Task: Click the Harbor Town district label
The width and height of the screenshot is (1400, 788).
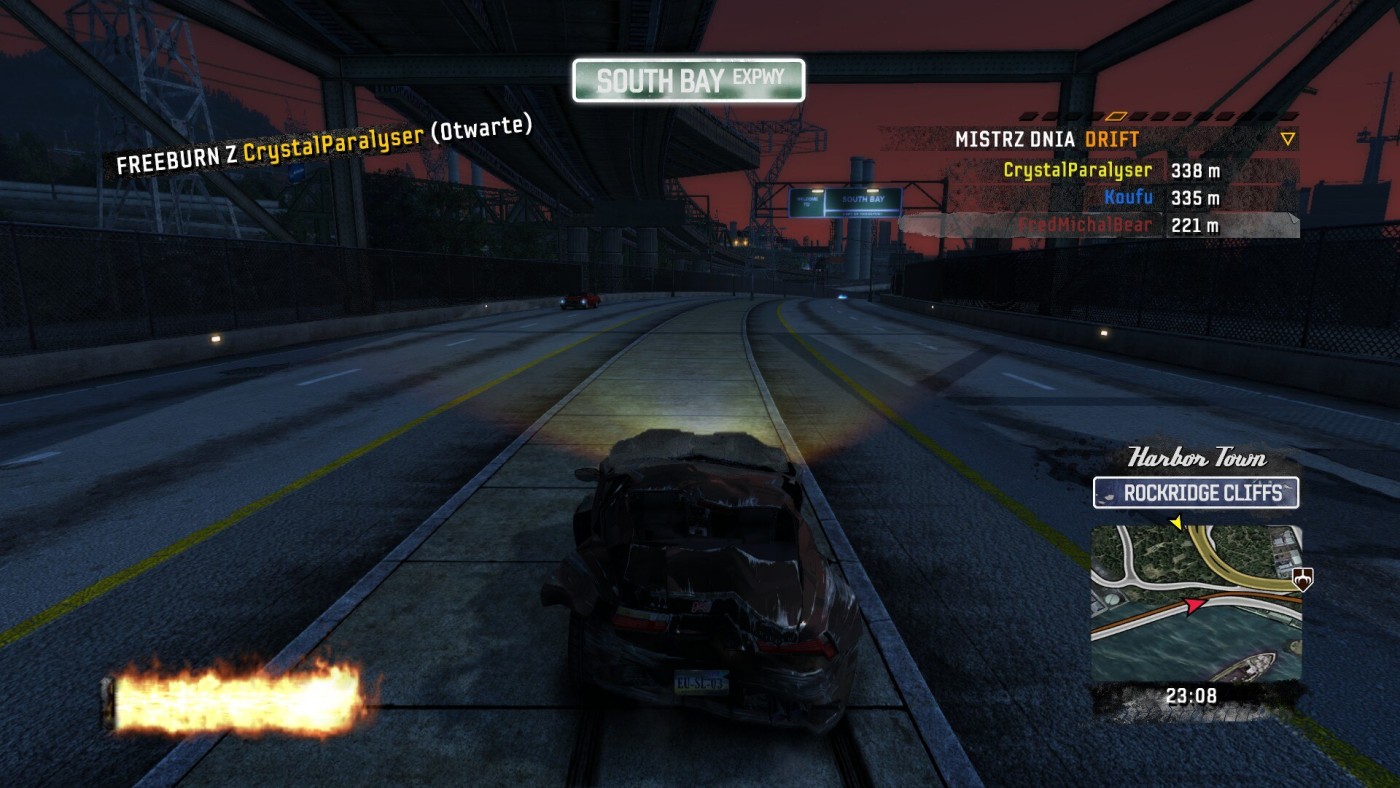Action: tap(1196, 459)
